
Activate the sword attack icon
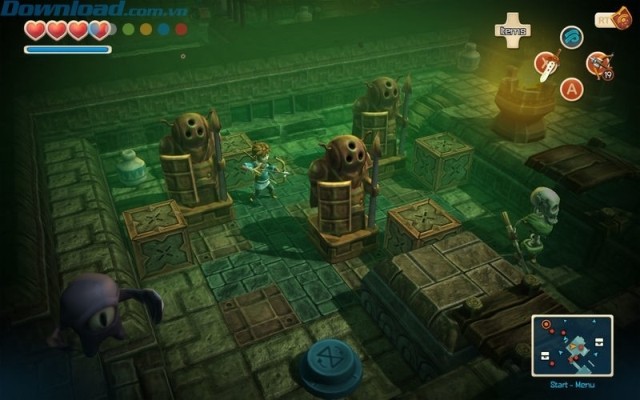(x=546, y=66)
